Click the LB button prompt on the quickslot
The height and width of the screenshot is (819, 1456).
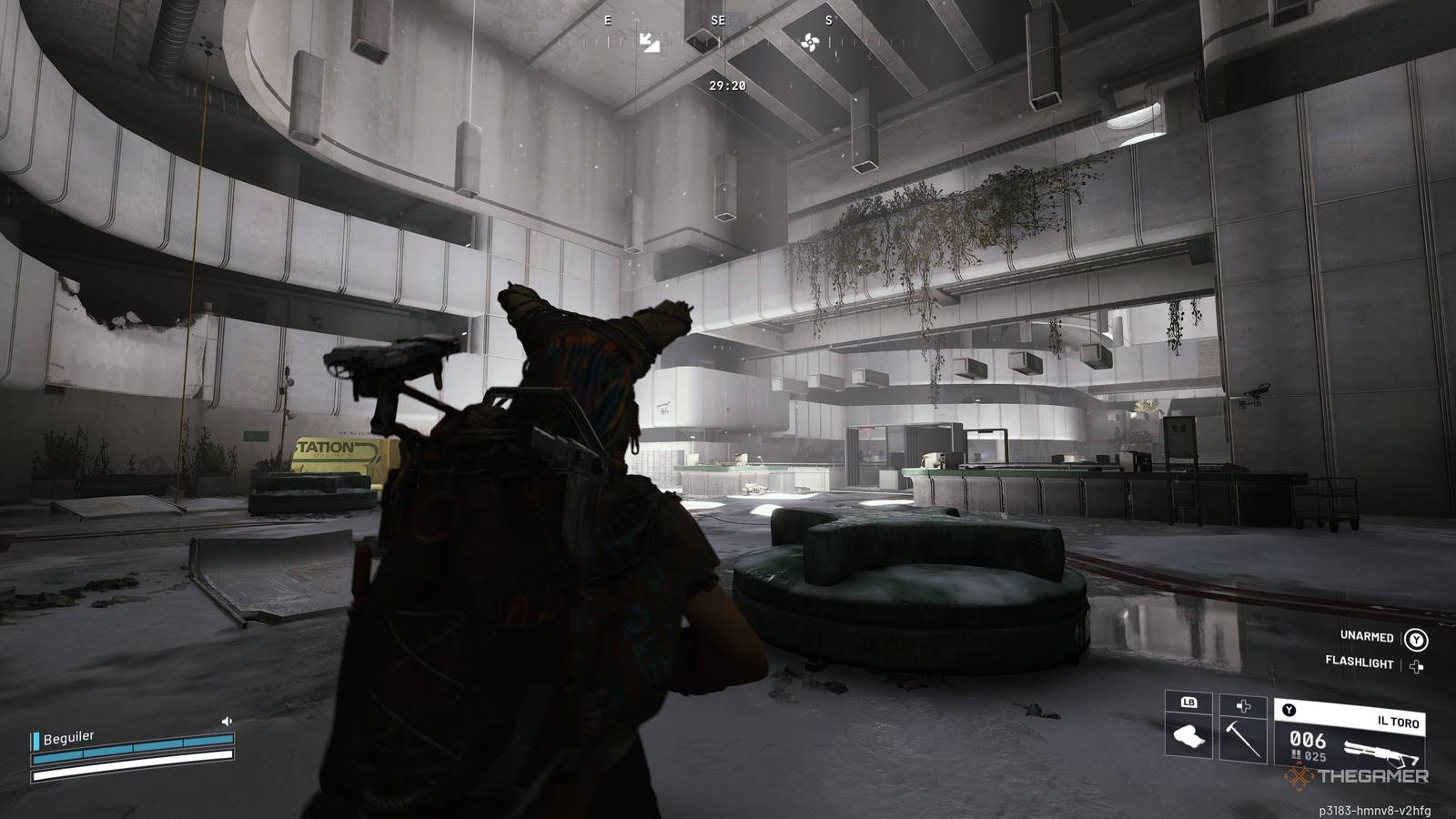1189,703
